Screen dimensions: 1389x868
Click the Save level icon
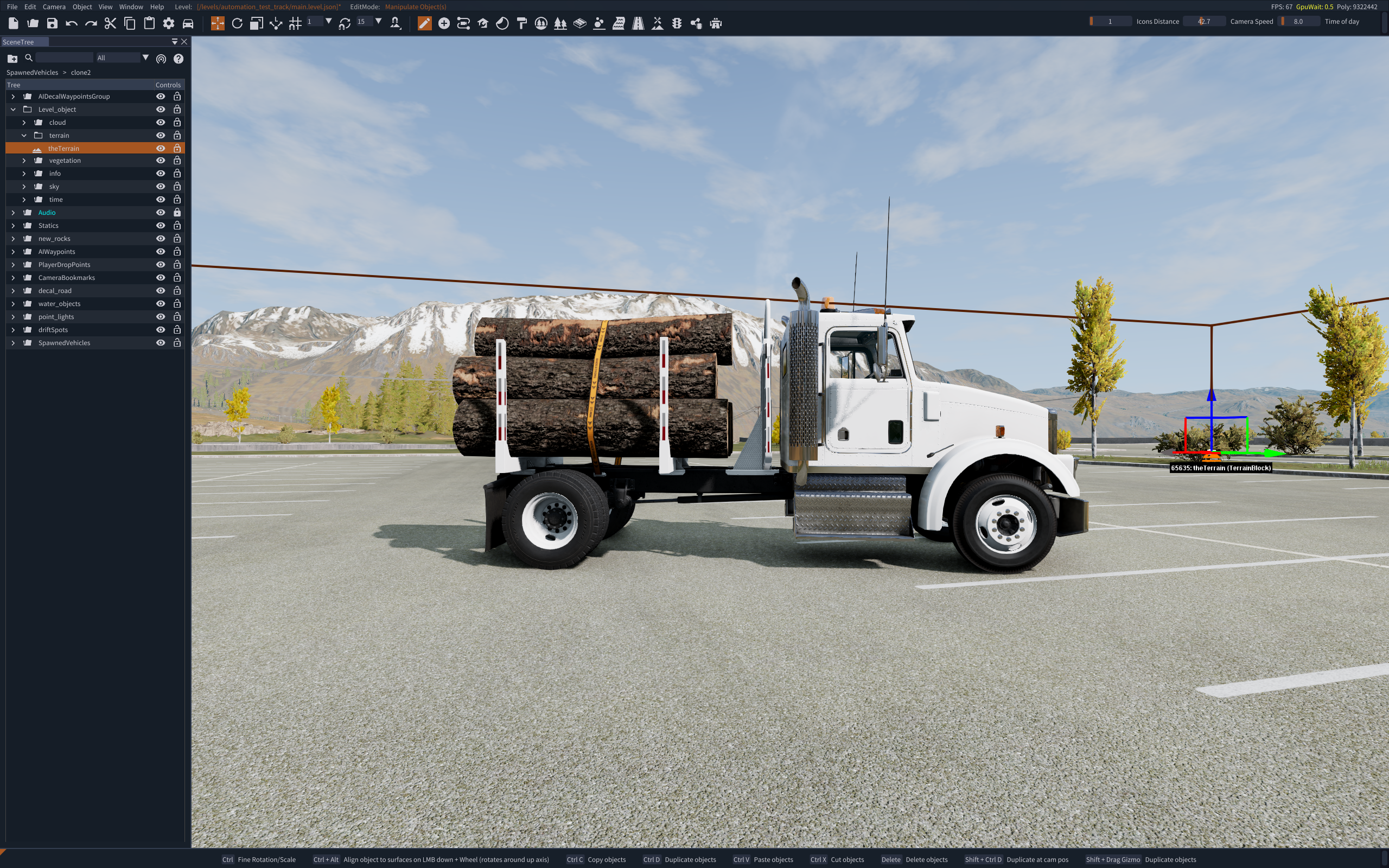click(52, 23)
